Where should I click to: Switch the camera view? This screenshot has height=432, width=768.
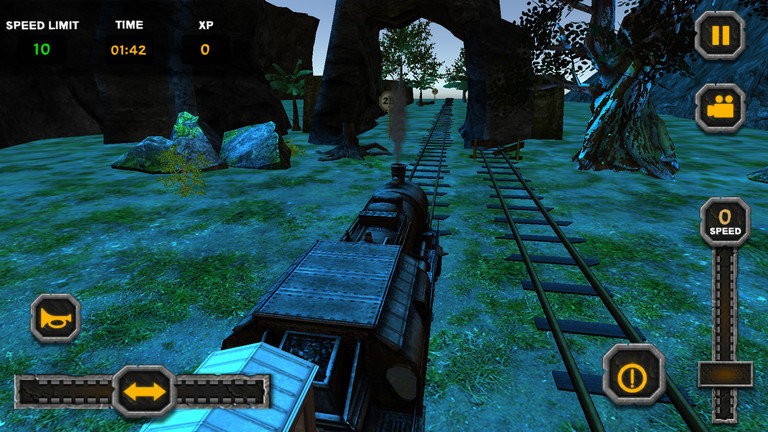pos(720,108)
